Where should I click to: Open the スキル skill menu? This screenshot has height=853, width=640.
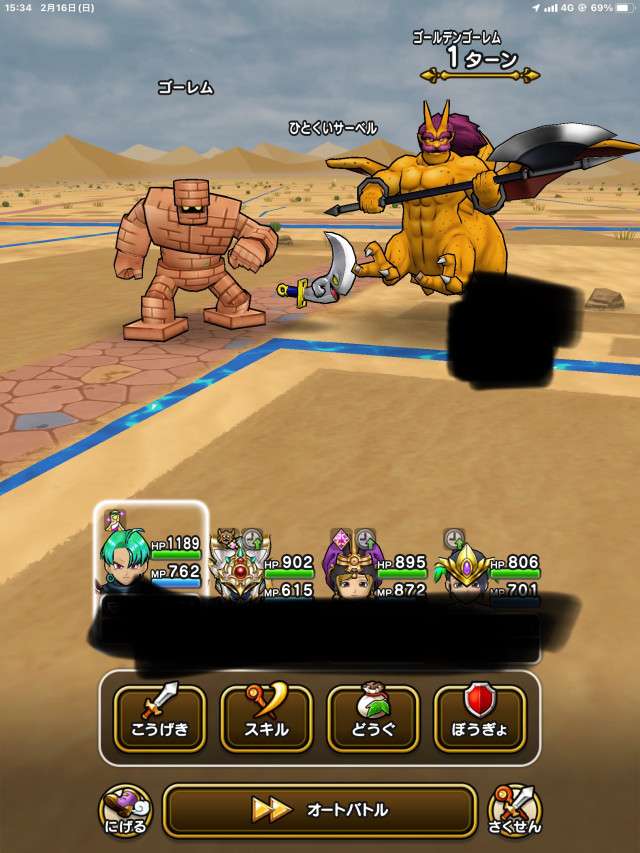(266, 717)
